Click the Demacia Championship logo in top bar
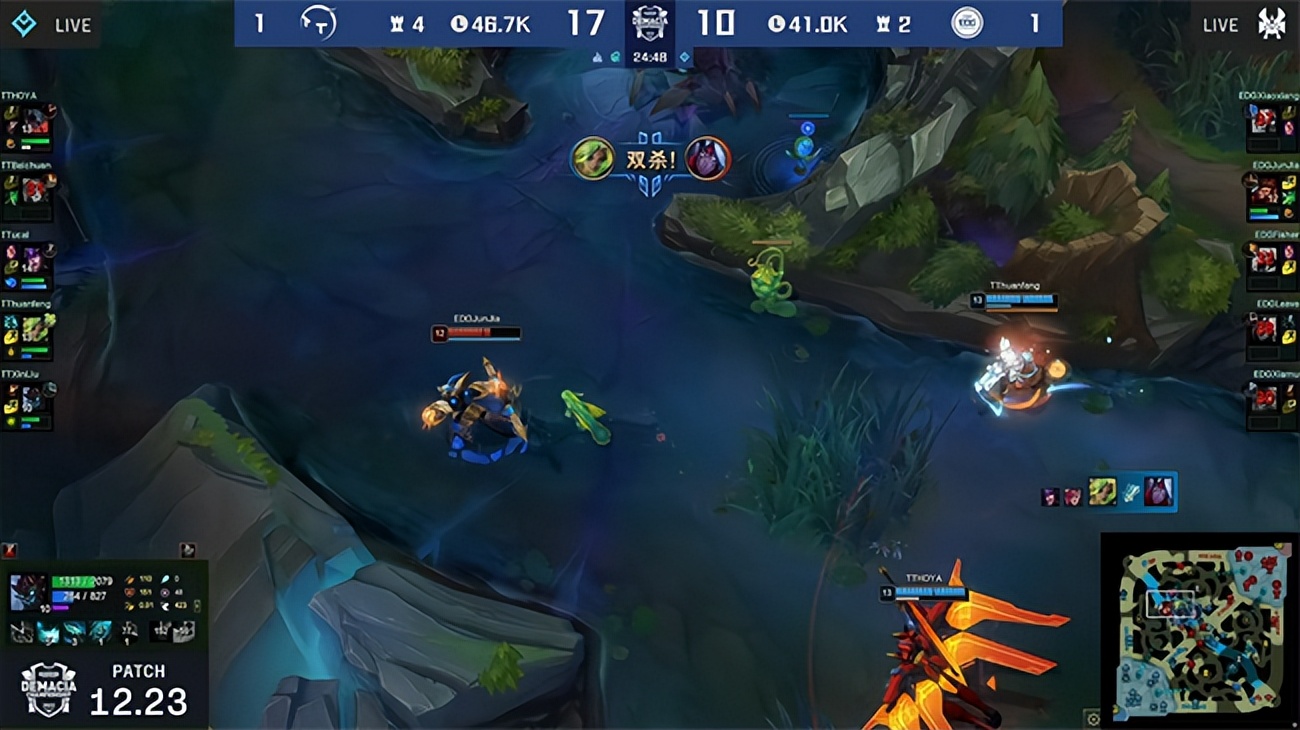The height and width of the screenshot is (730, 1300). coord(650,22)
